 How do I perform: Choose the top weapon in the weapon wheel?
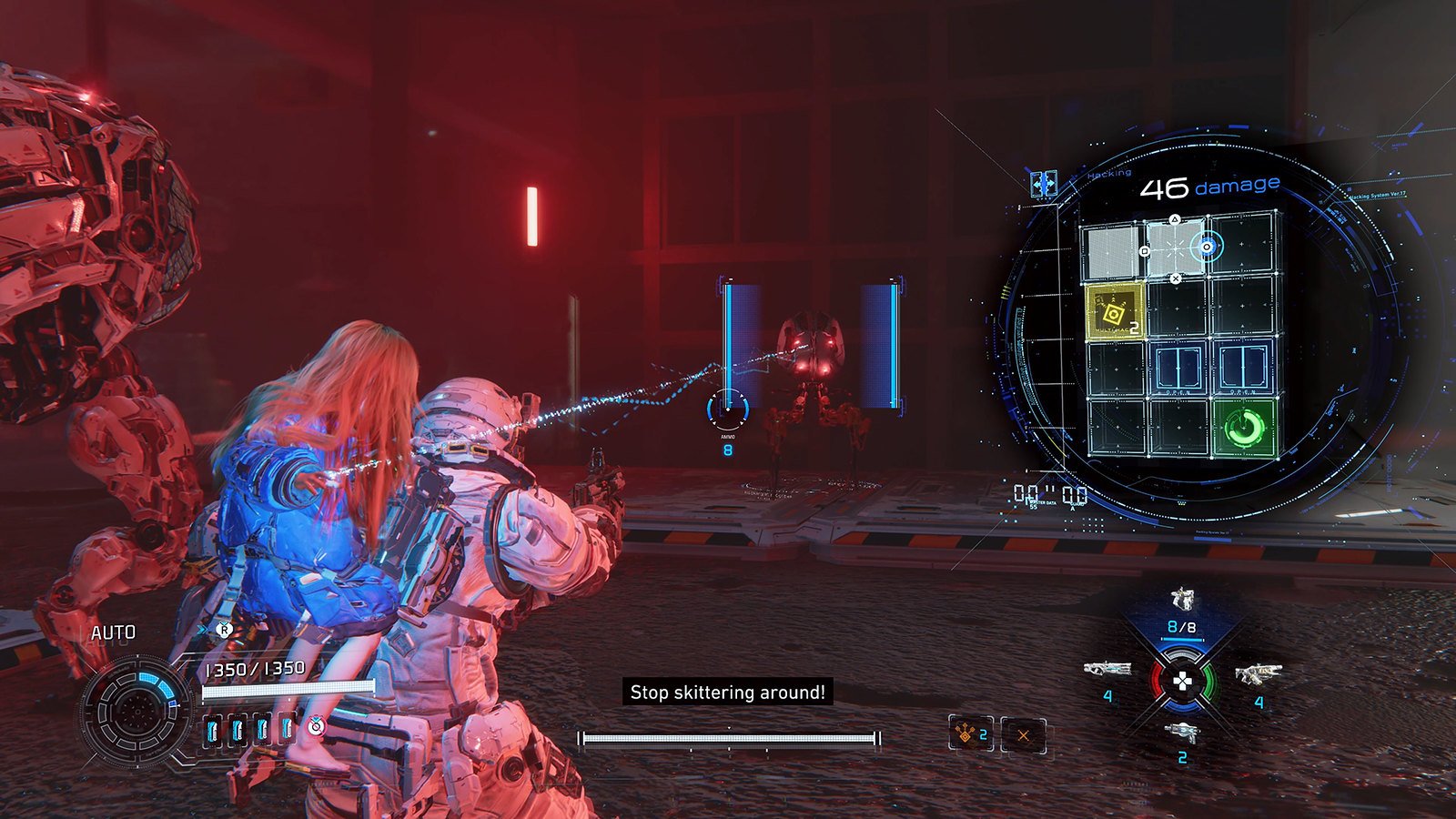click(x=1182, y=600)
